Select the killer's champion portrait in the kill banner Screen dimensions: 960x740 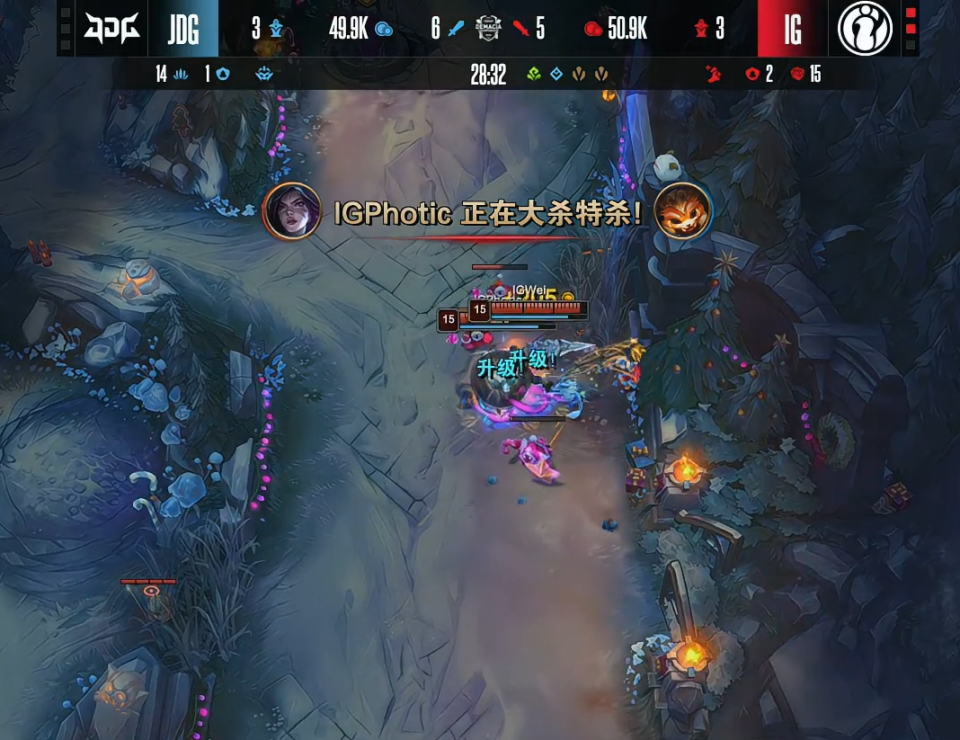(292, 211)
